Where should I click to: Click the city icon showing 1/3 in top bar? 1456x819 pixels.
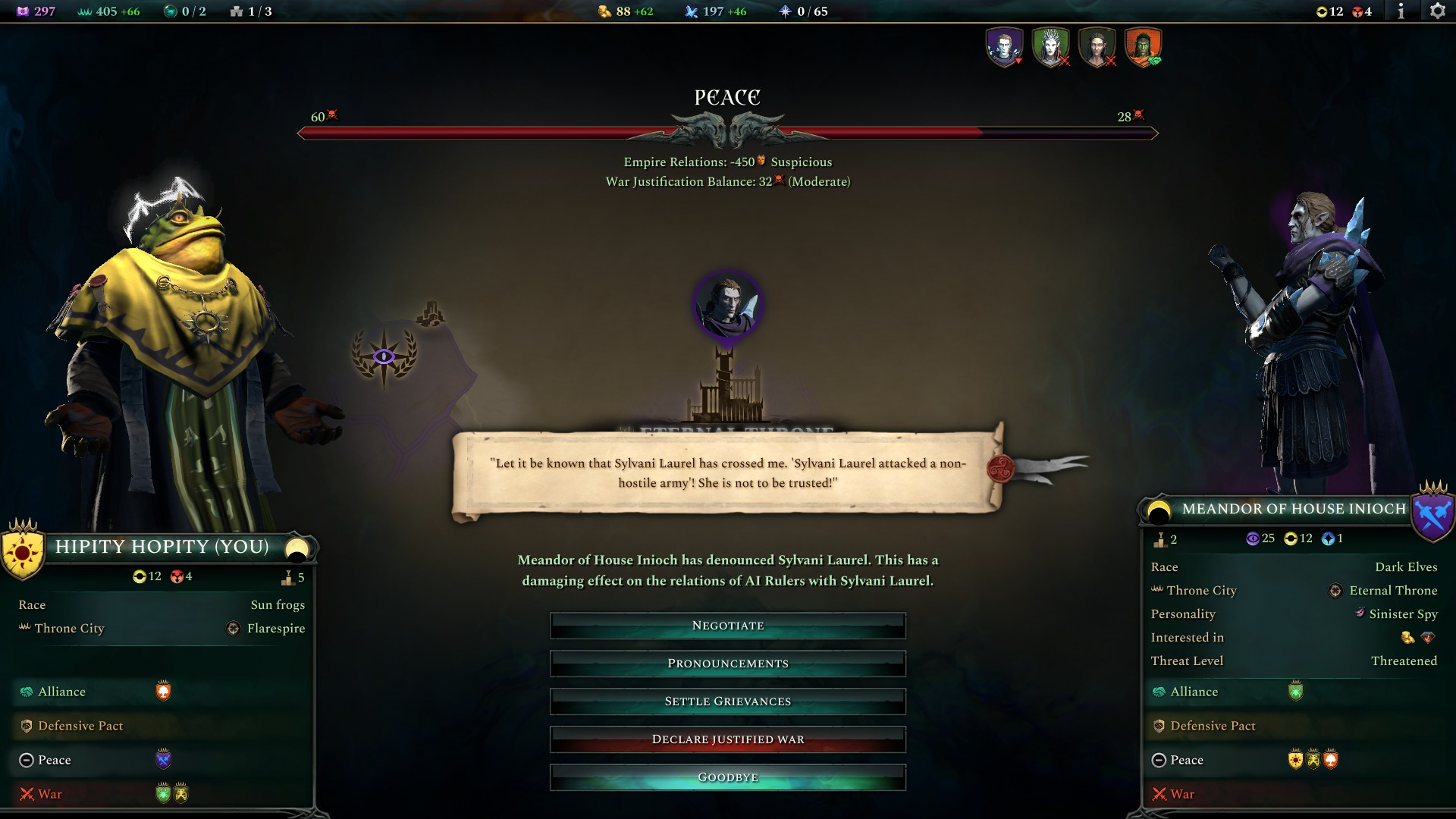pyautogui.click(x=237, y=11)
